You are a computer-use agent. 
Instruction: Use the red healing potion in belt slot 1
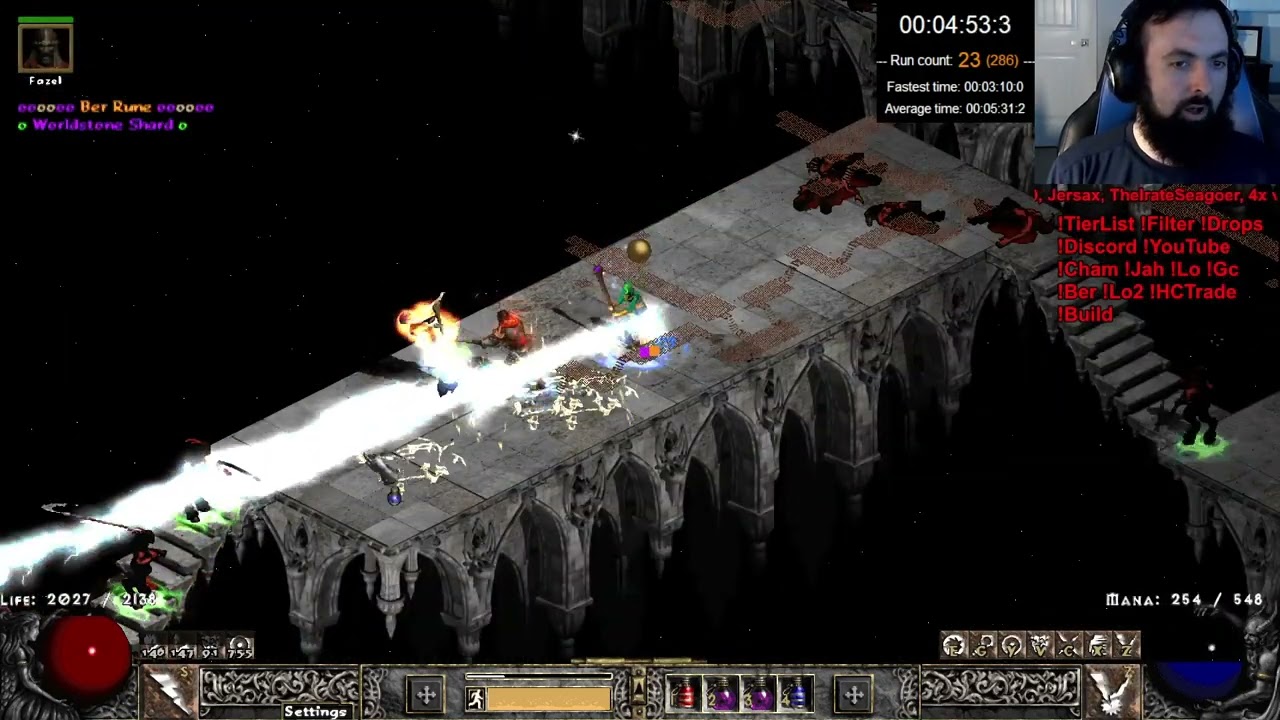point(683,693)
